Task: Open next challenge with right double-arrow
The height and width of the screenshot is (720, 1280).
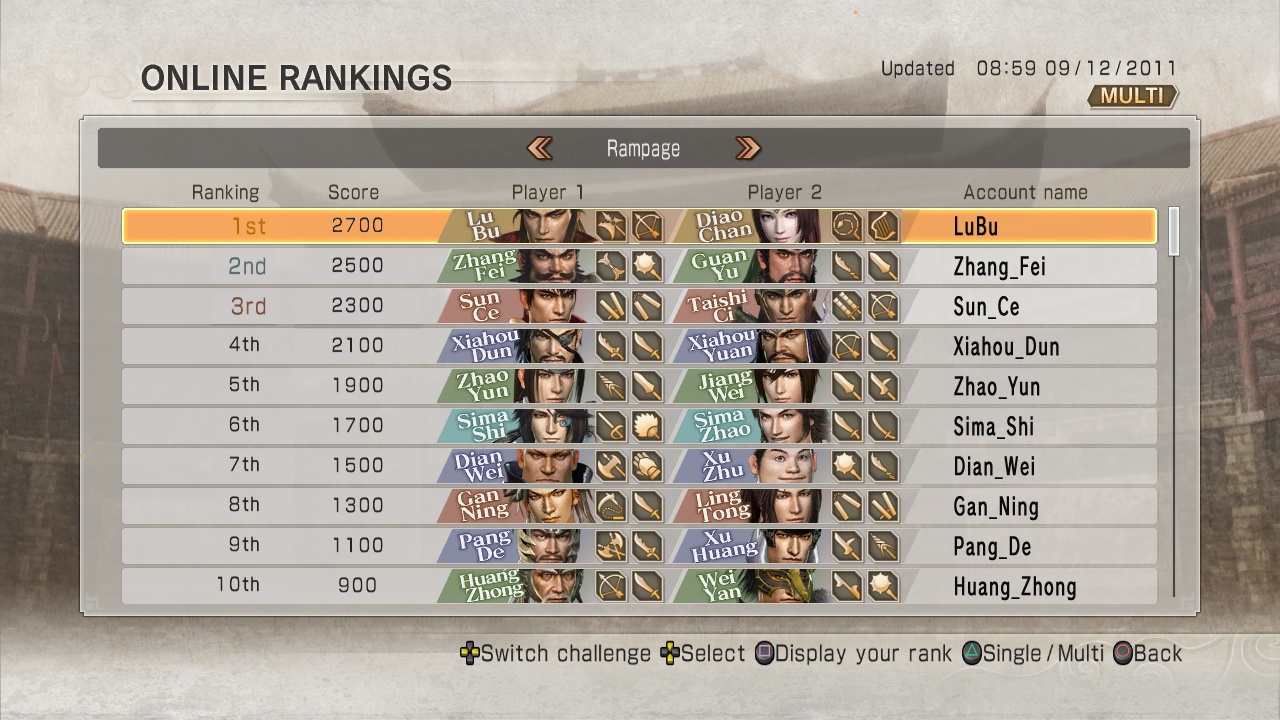Action: click(748, 148)
